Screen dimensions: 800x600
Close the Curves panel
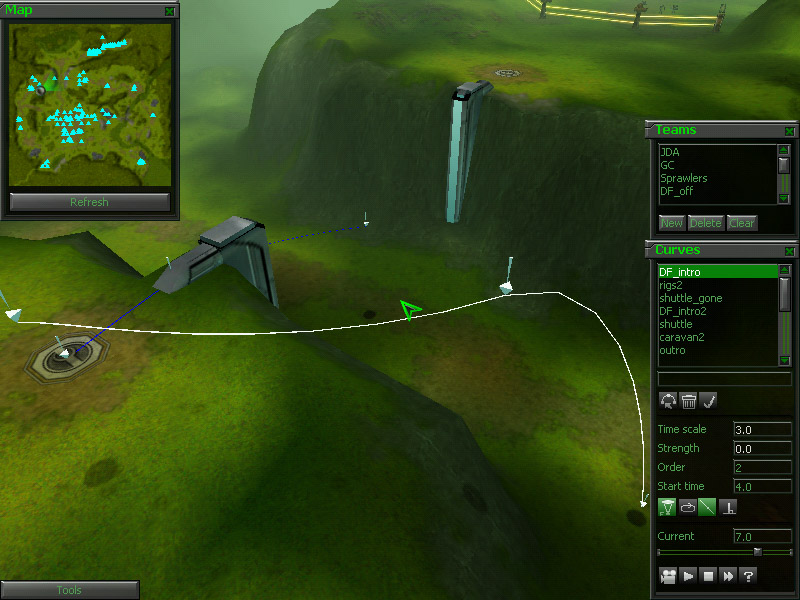789,251
